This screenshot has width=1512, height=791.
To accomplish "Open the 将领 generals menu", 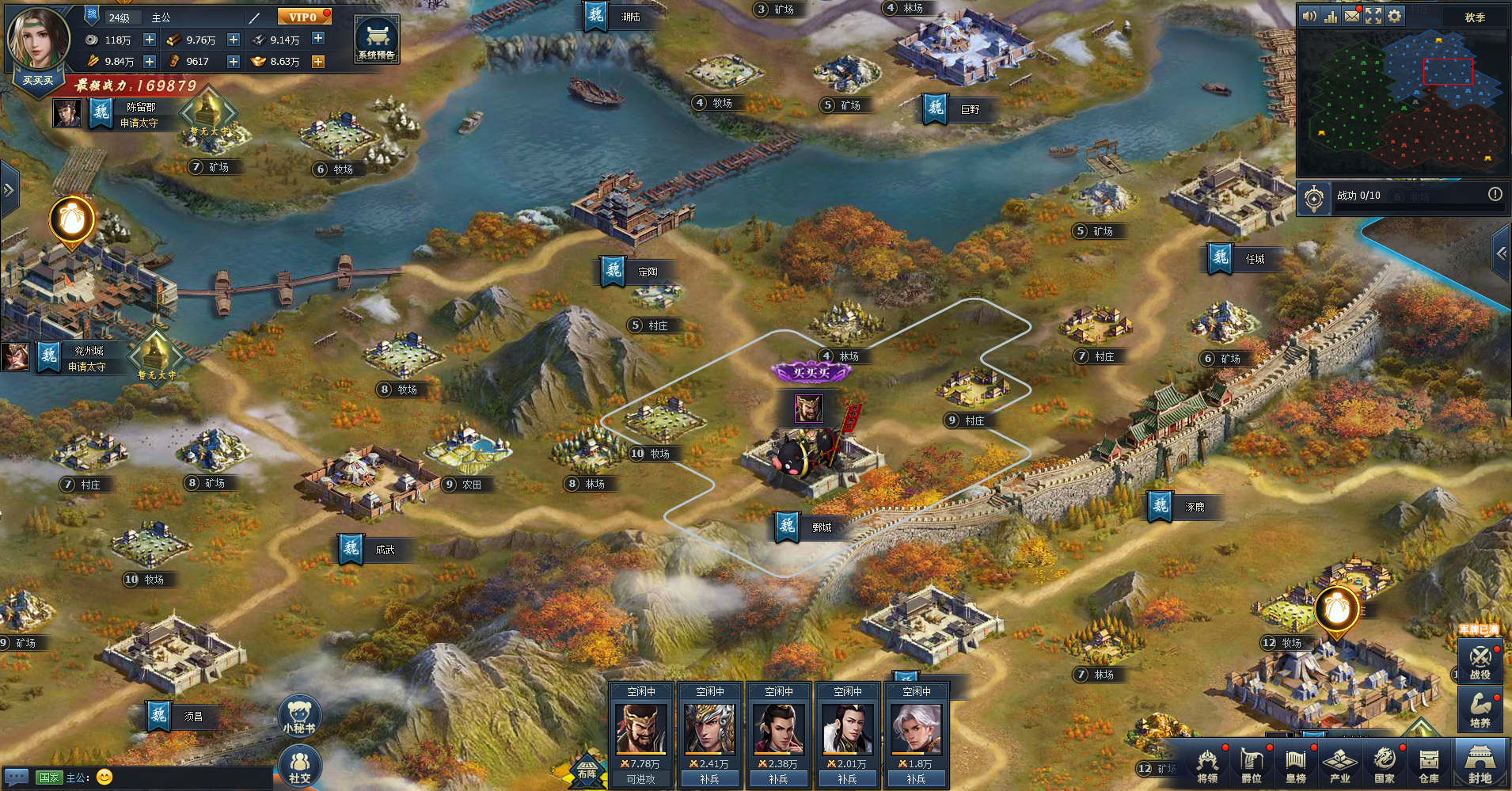I will pyautogui.click(x=1206, y=766).
